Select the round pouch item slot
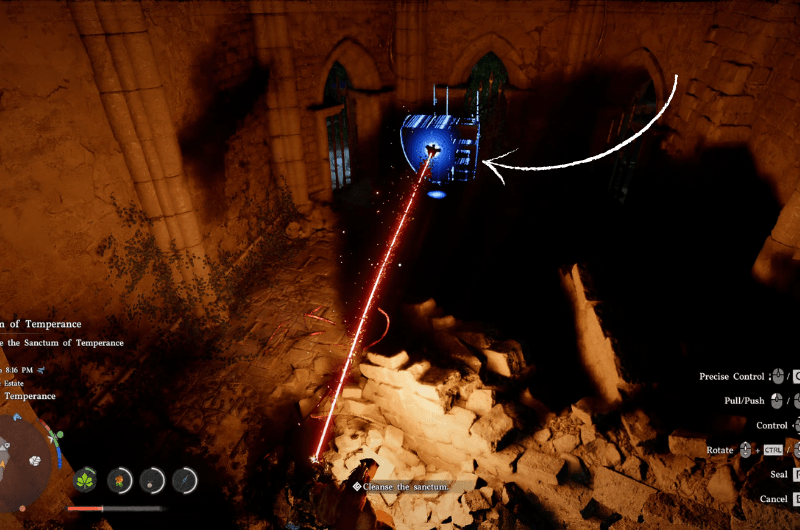This screenshot has height=530, width=800. [x=152, y=481]
